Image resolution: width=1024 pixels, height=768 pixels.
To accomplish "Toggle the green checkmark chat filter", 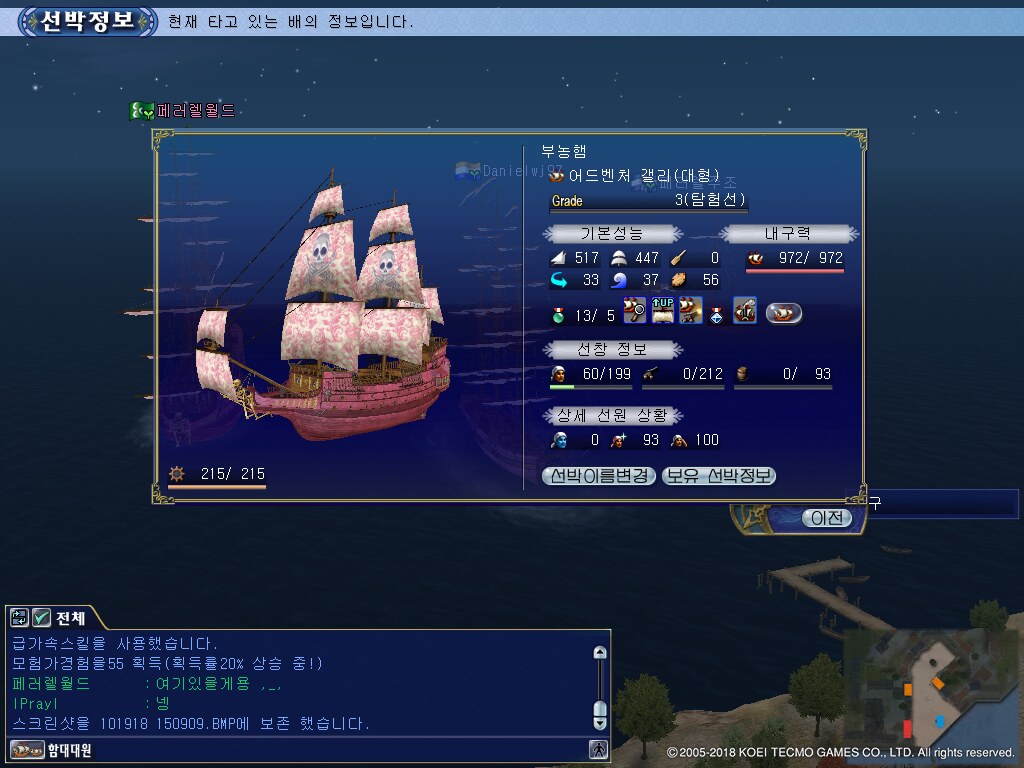I will (42, 618).
